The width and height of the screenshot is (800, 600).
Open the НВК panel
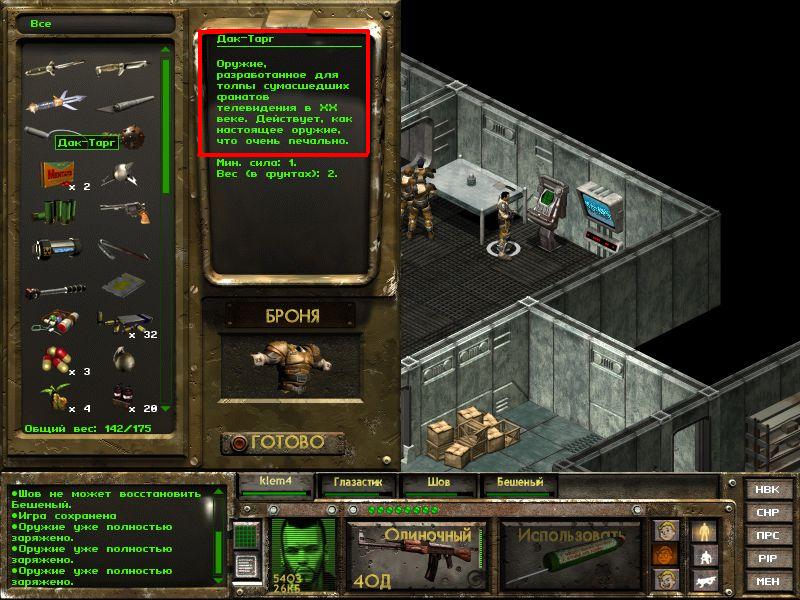768,490
